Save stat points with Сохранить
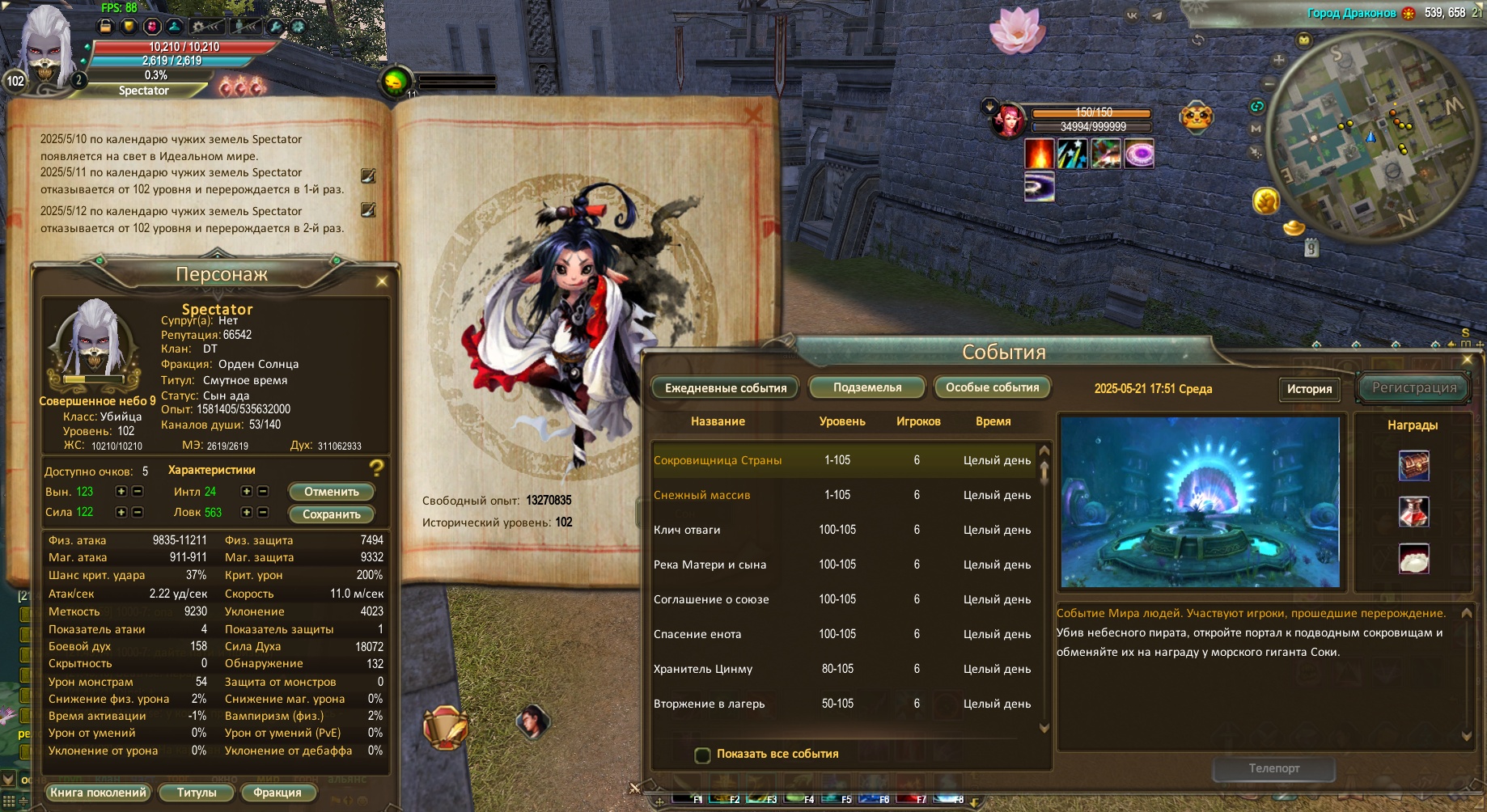This screenshot has width=1487, height=812. (x=331, y=514)
